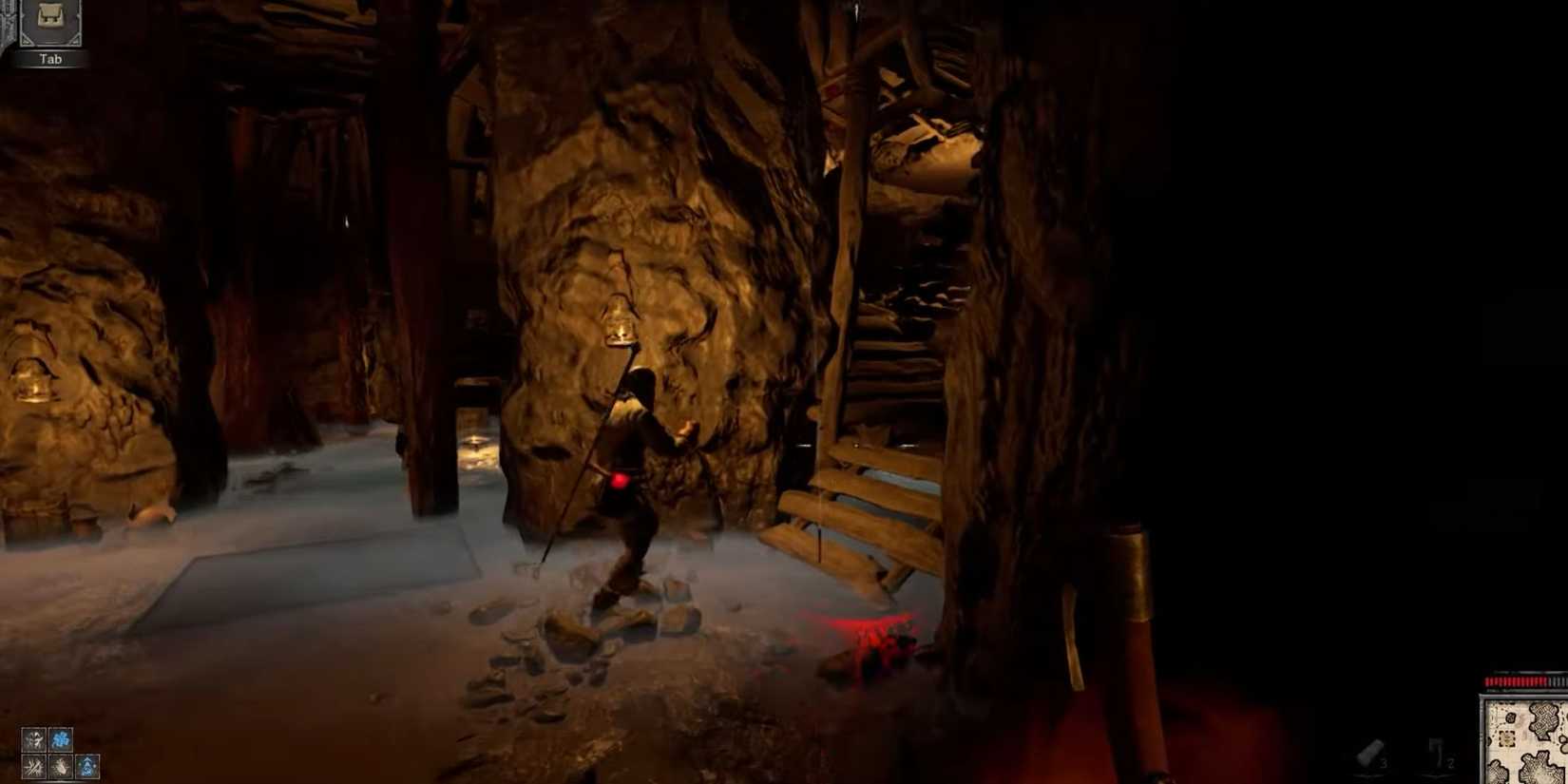Click the lantern hanging on the rock pillar
The width and height of the screenshot is (1568, 784).
coord(618,318)
